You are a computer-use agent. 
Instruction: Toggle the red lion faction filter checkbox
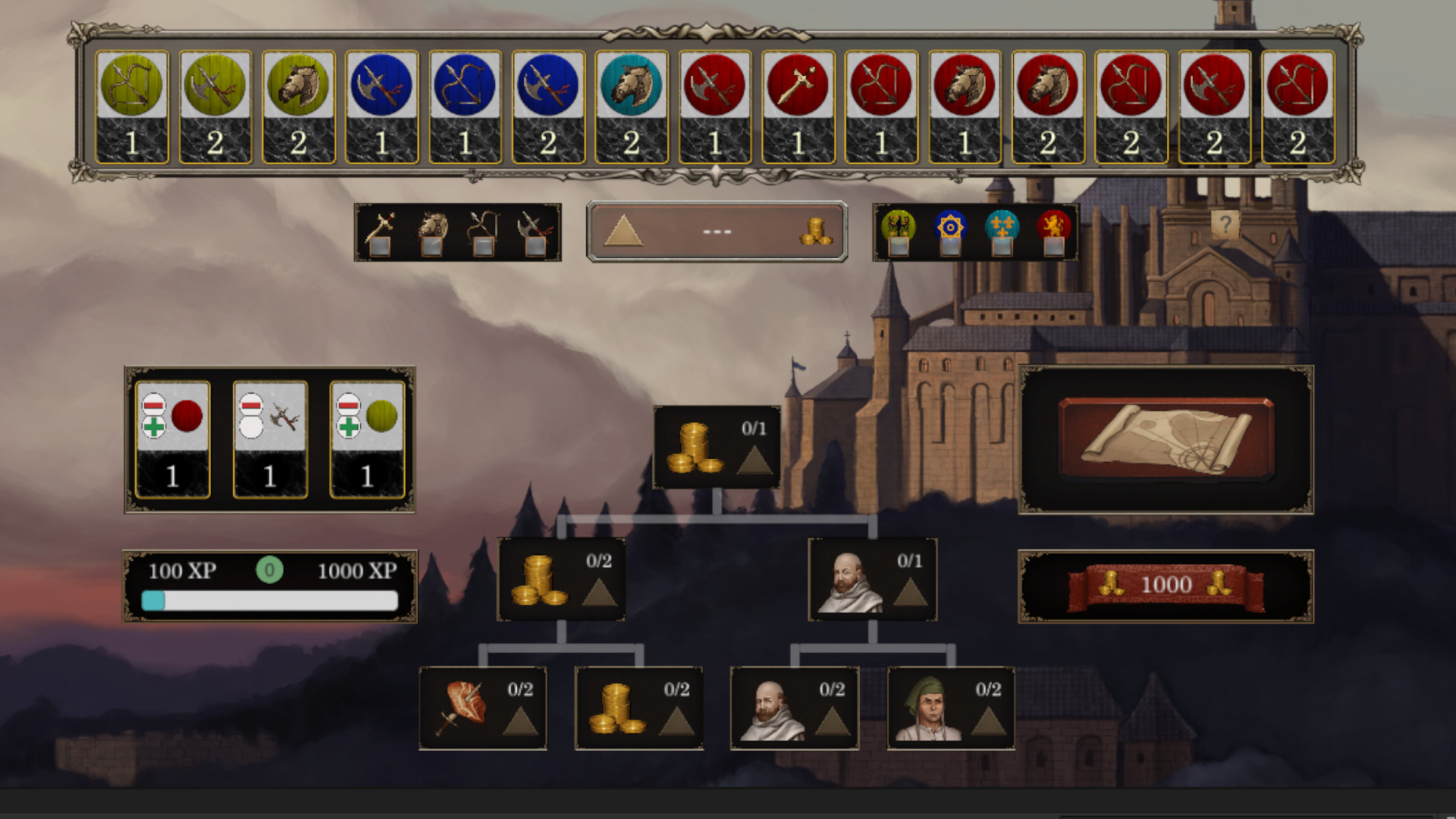[1053, 248]
